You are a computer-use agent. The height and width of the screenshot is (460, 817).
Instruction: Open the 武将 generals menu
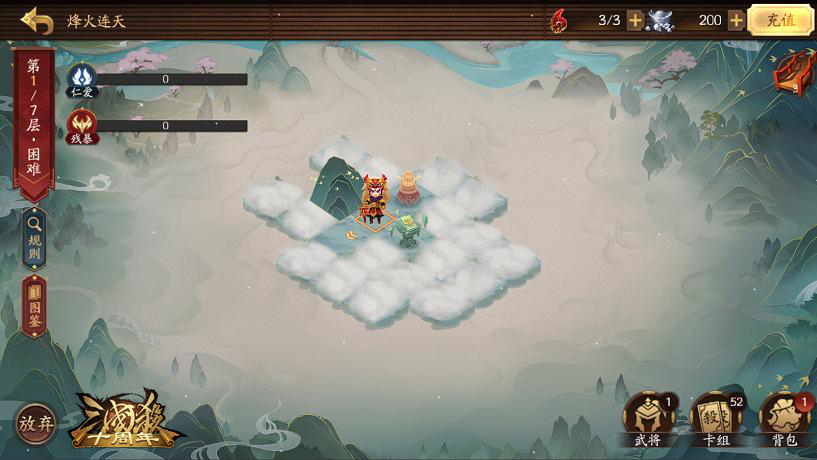tap(648, 418)
